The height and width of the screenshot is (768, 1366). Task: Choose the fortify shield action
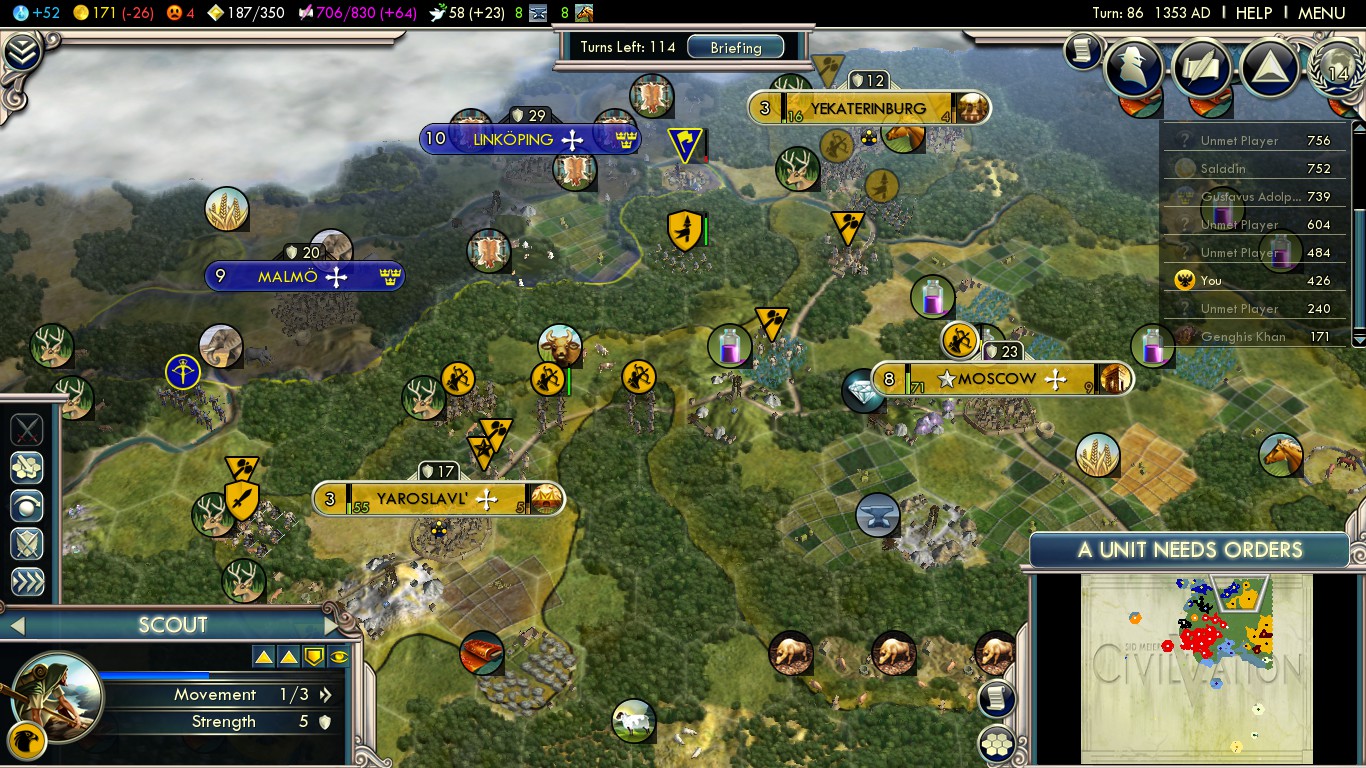pyautogui.click(x=27, y=543)
